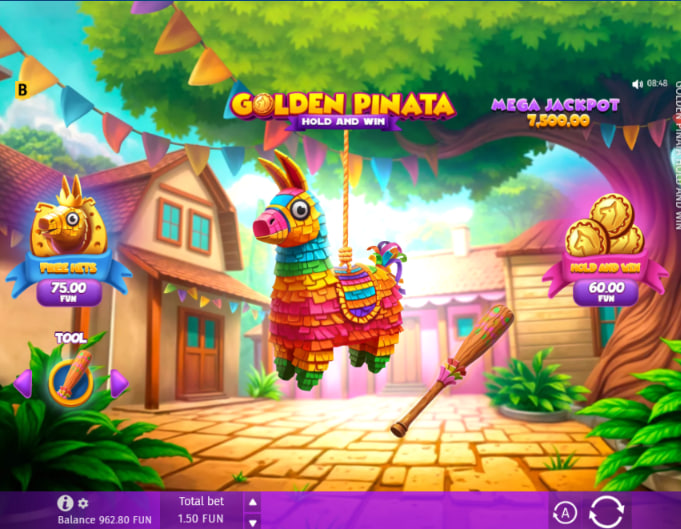The image size is (681, 529).
Task: Buy the Hold and Win bonus for 60.00
Action: coord(603,292)
